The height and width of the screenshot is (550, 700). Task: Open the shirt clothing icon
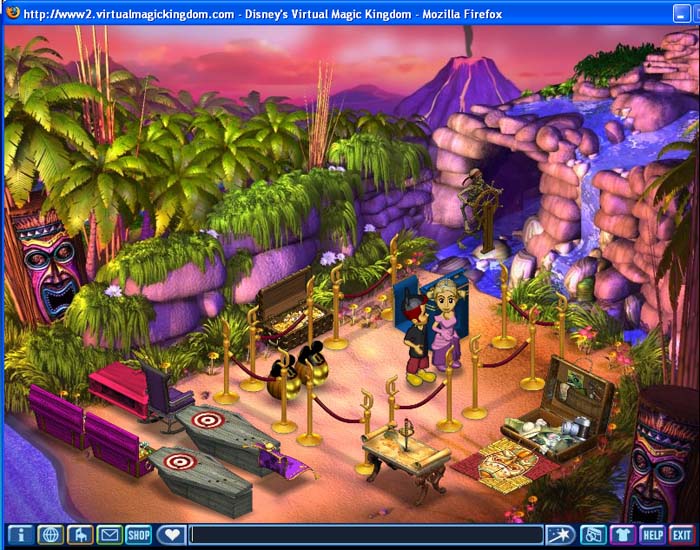(x=623, y=535)
